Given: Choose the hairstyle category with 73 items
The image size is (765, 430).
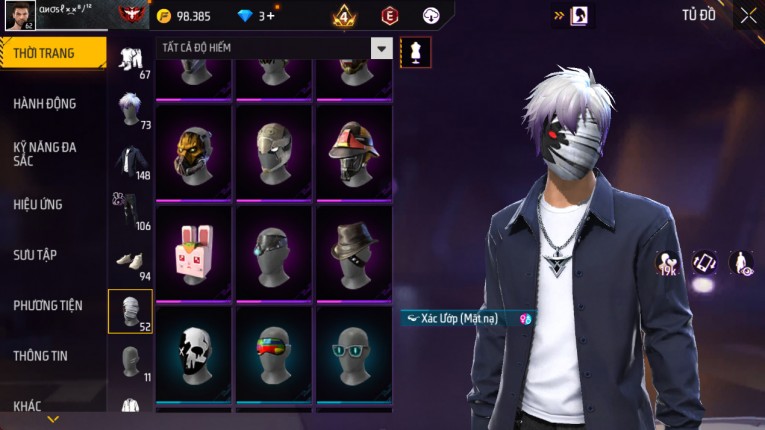Looking at the screenshot, I should click(130, 108).
